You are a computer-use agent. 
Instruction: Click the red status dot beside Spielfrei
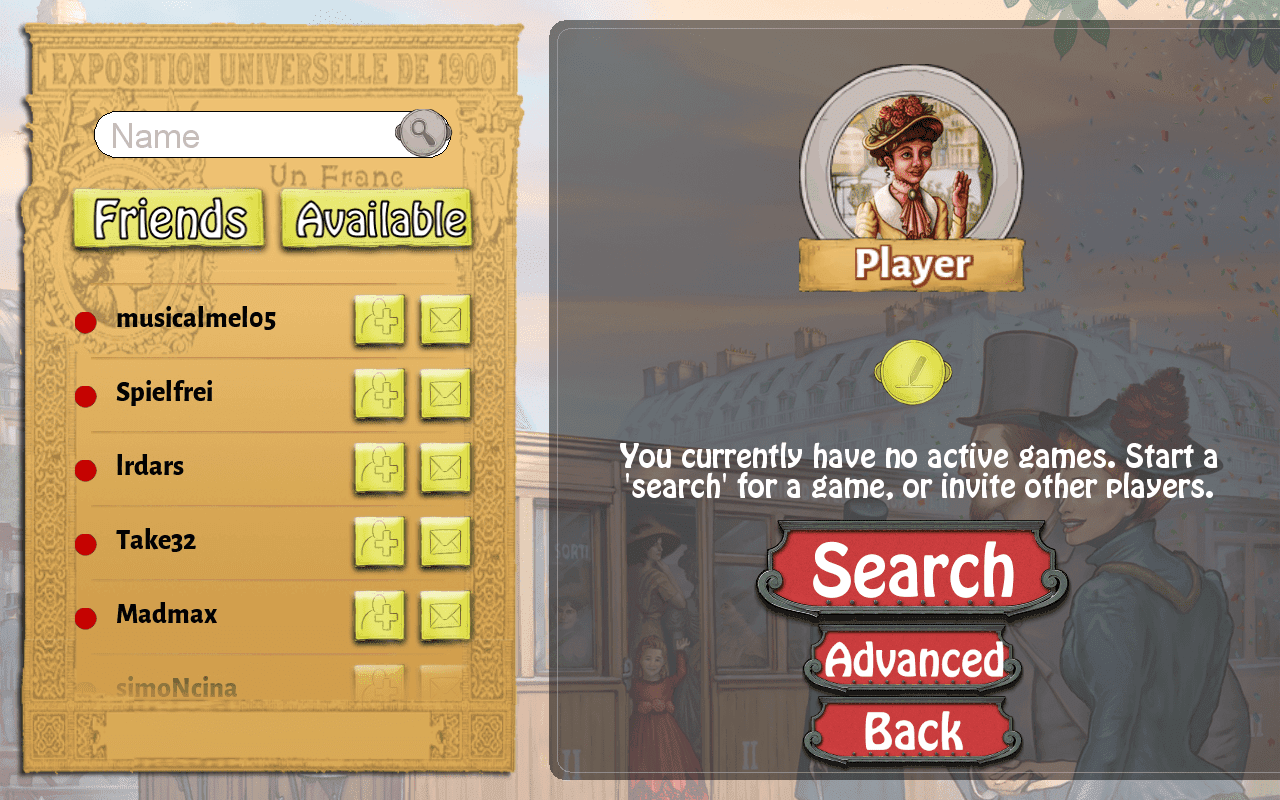84,396
